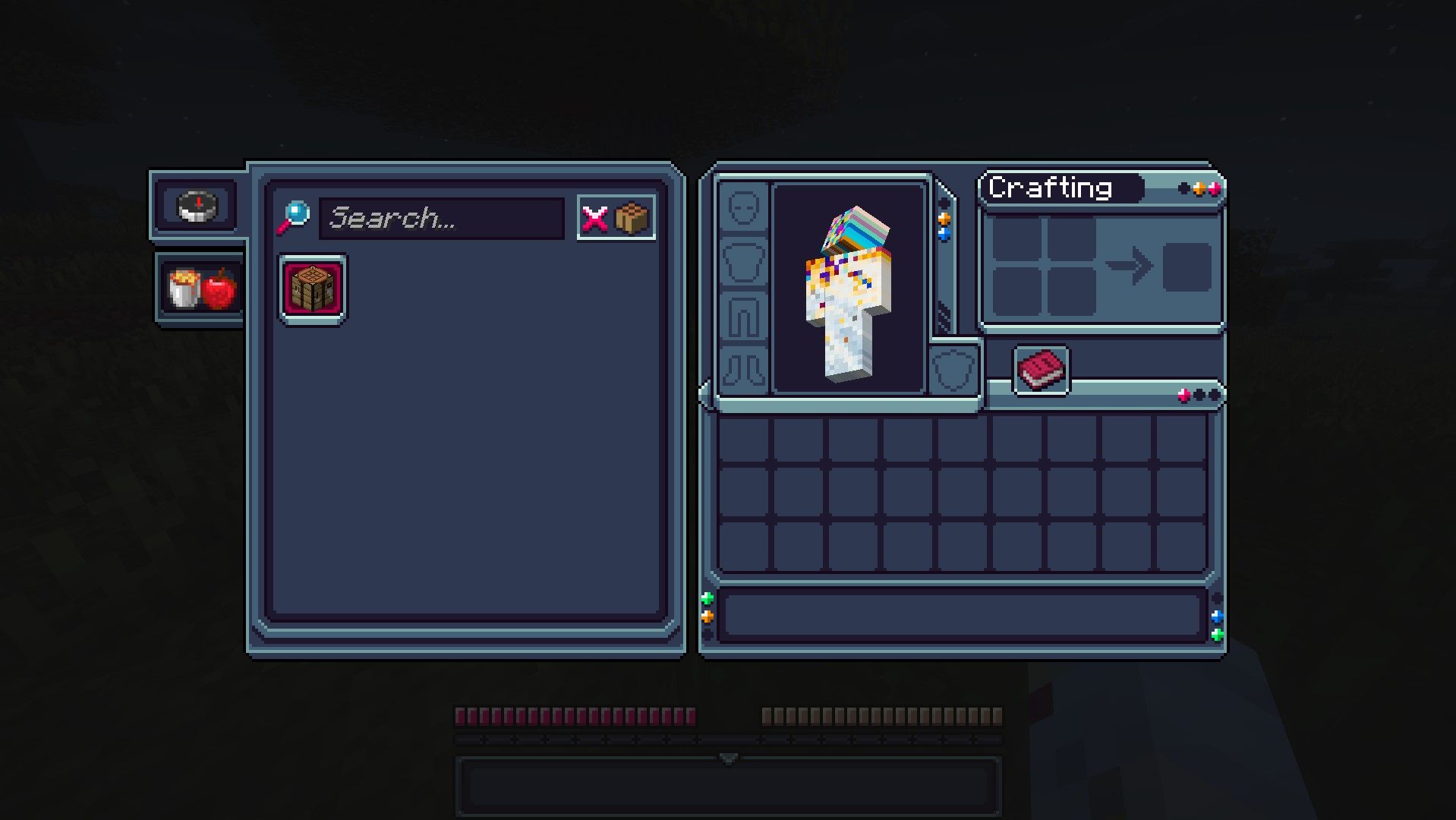Select the boots armor slot
The image size is (1456, 820).
click(743, 370)
